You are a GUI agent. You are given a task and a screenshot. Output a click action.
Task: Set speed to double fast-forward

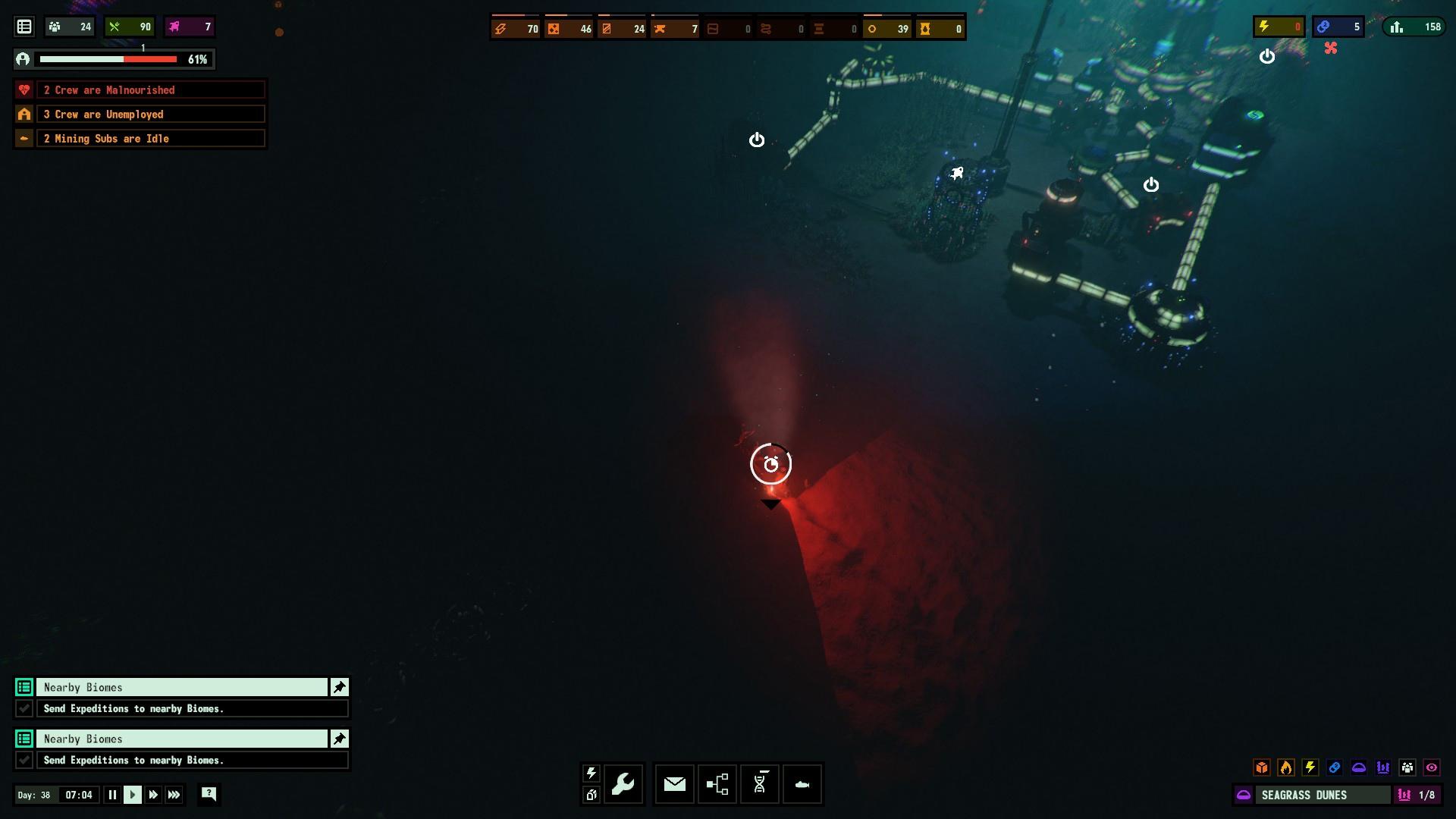click(153, 795)
